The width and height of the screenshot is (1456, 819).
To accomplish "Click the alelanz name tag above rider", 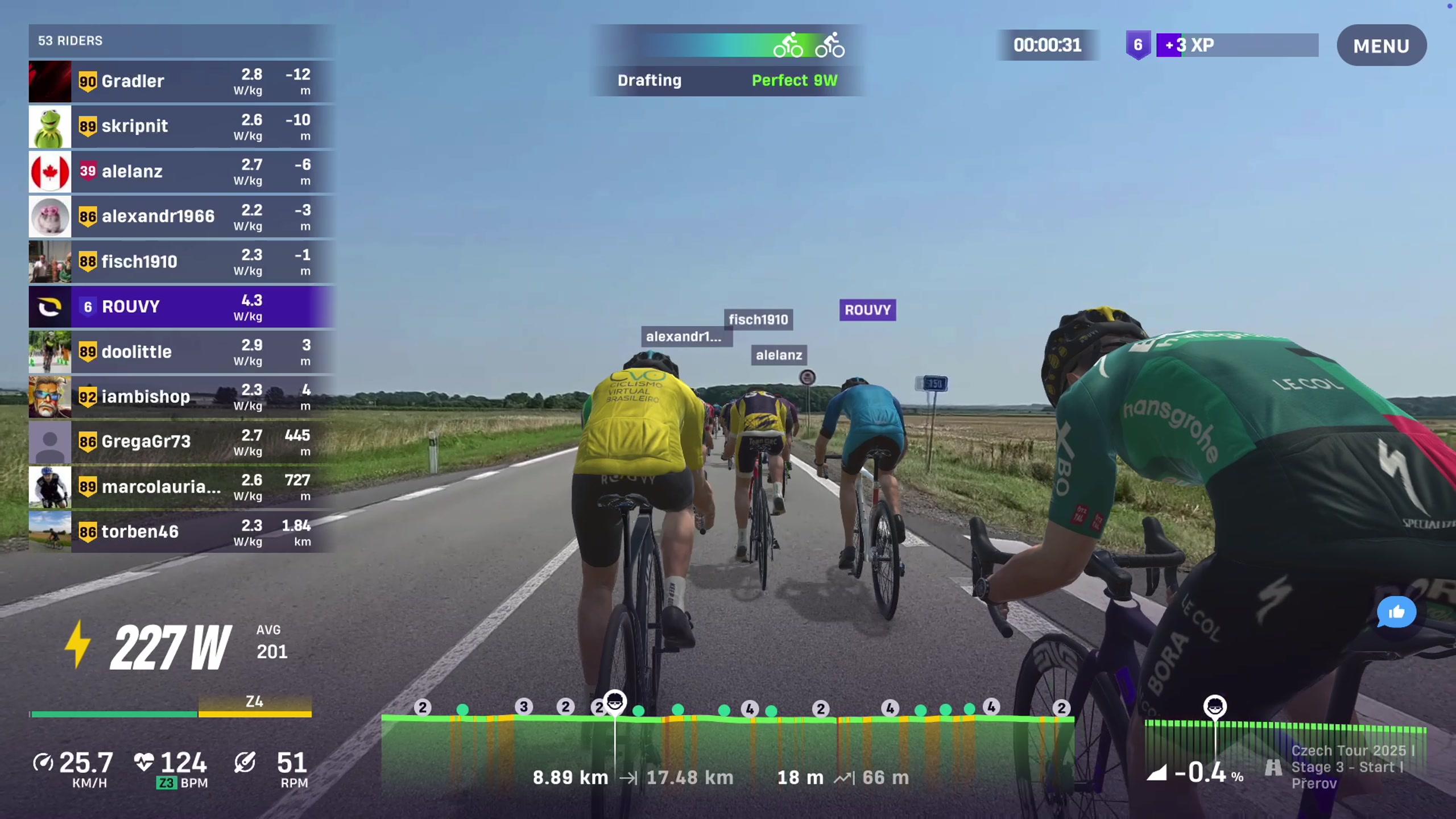I will coord(779,355).
